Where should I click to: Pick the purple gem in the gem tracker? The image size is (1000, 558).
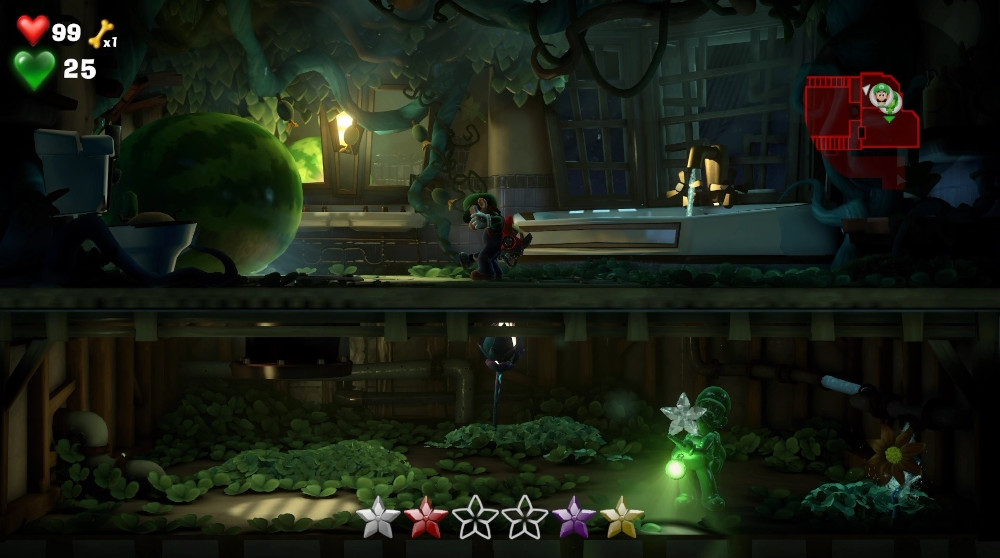[573, 517]
